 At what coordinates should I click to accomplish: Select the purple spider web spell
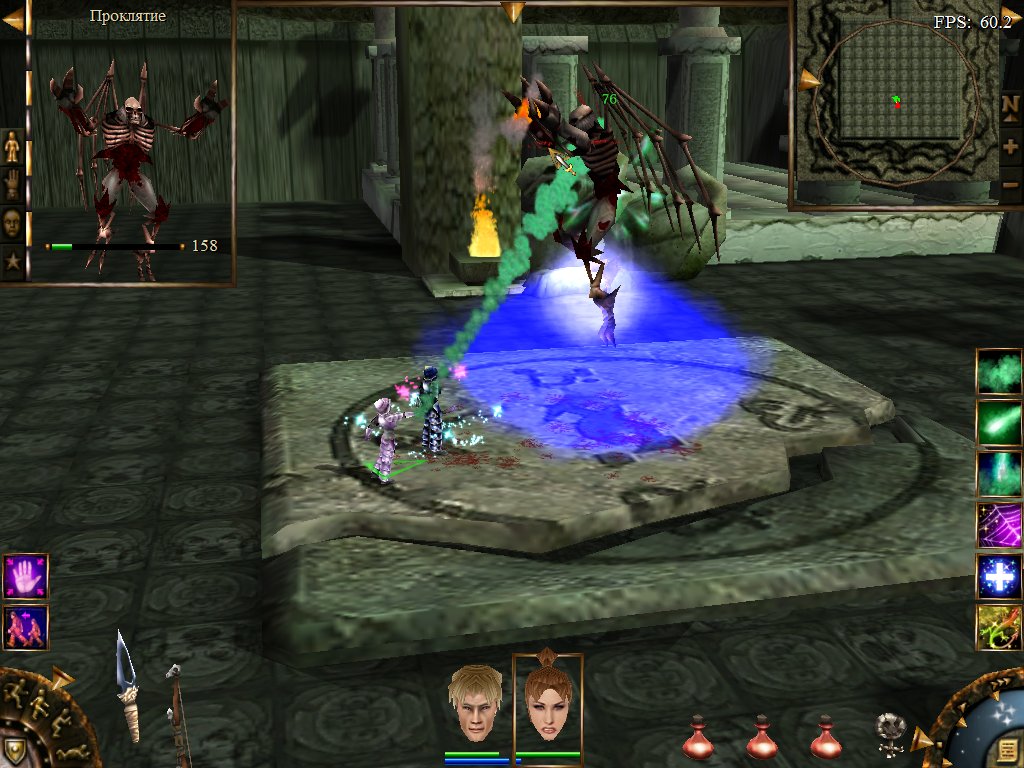pyautogui.click(x=999, y=524)
